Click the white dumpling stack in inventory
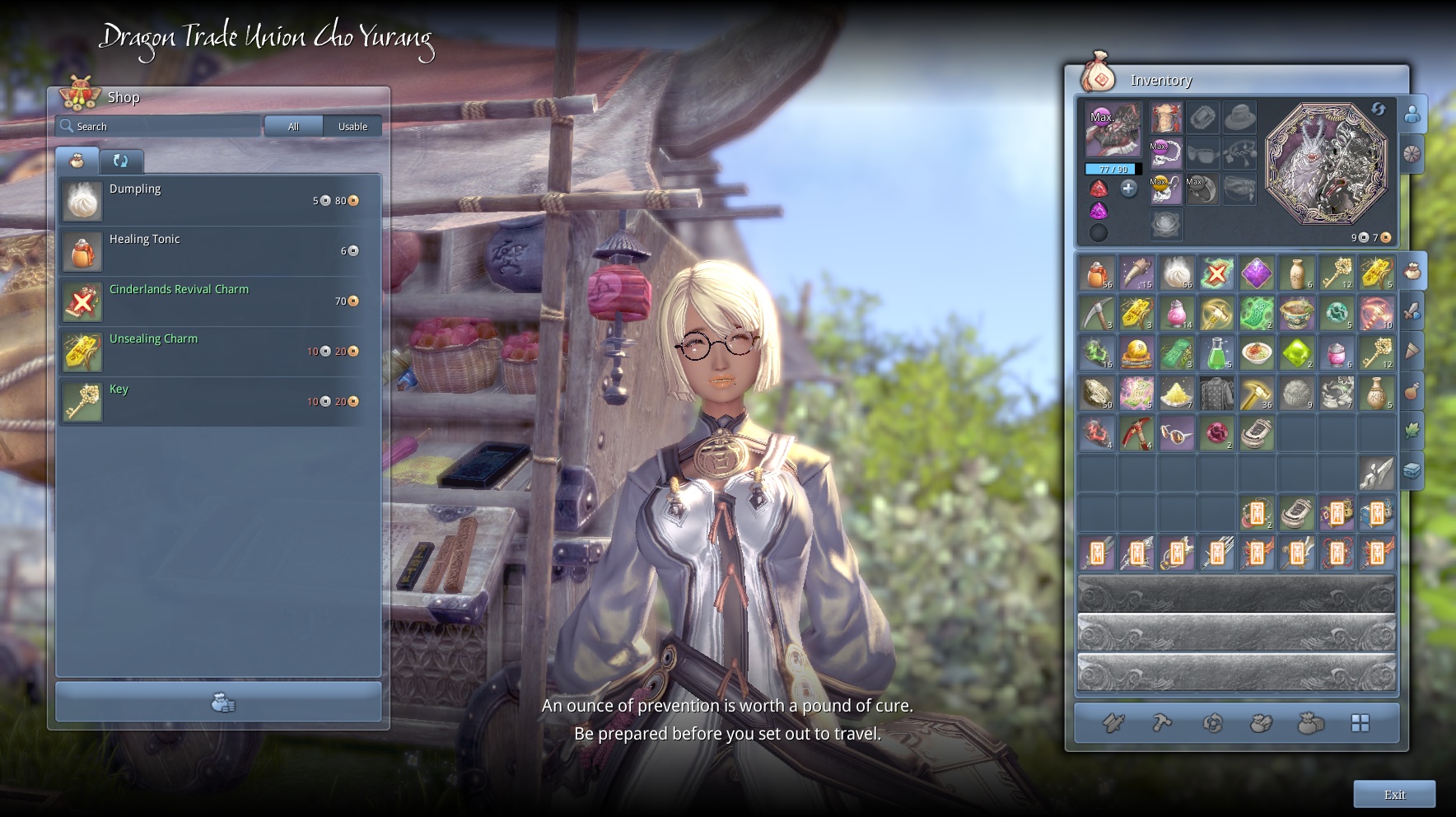 click(1176, 273)
